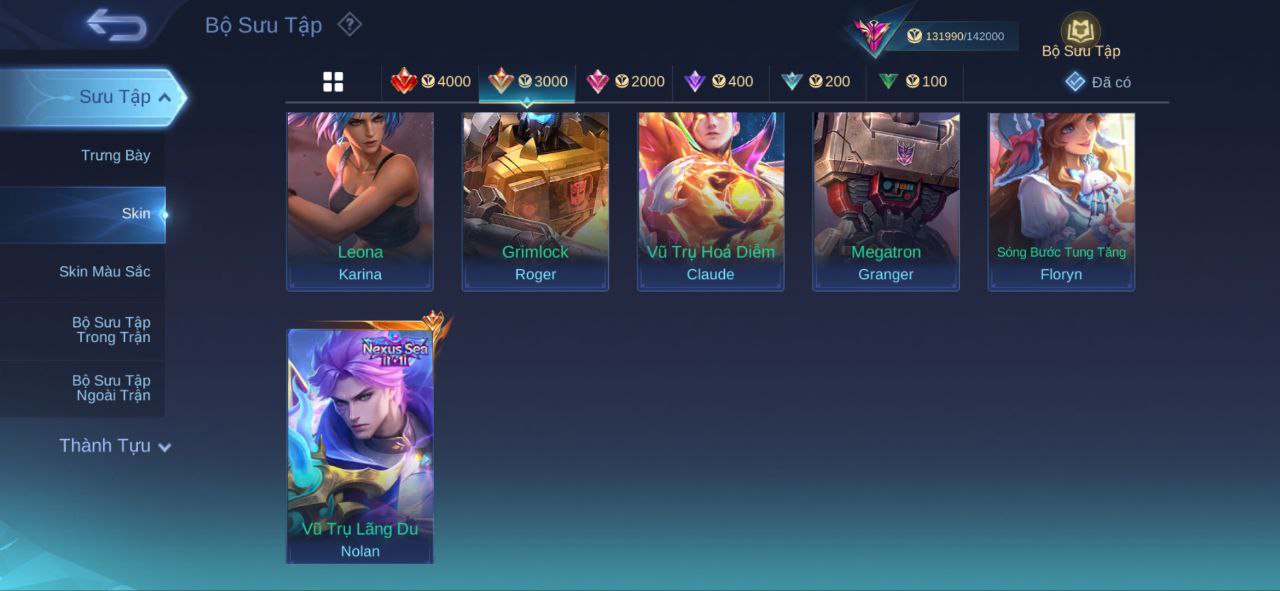Select the Skin sidebar entry

coord(135,214)
